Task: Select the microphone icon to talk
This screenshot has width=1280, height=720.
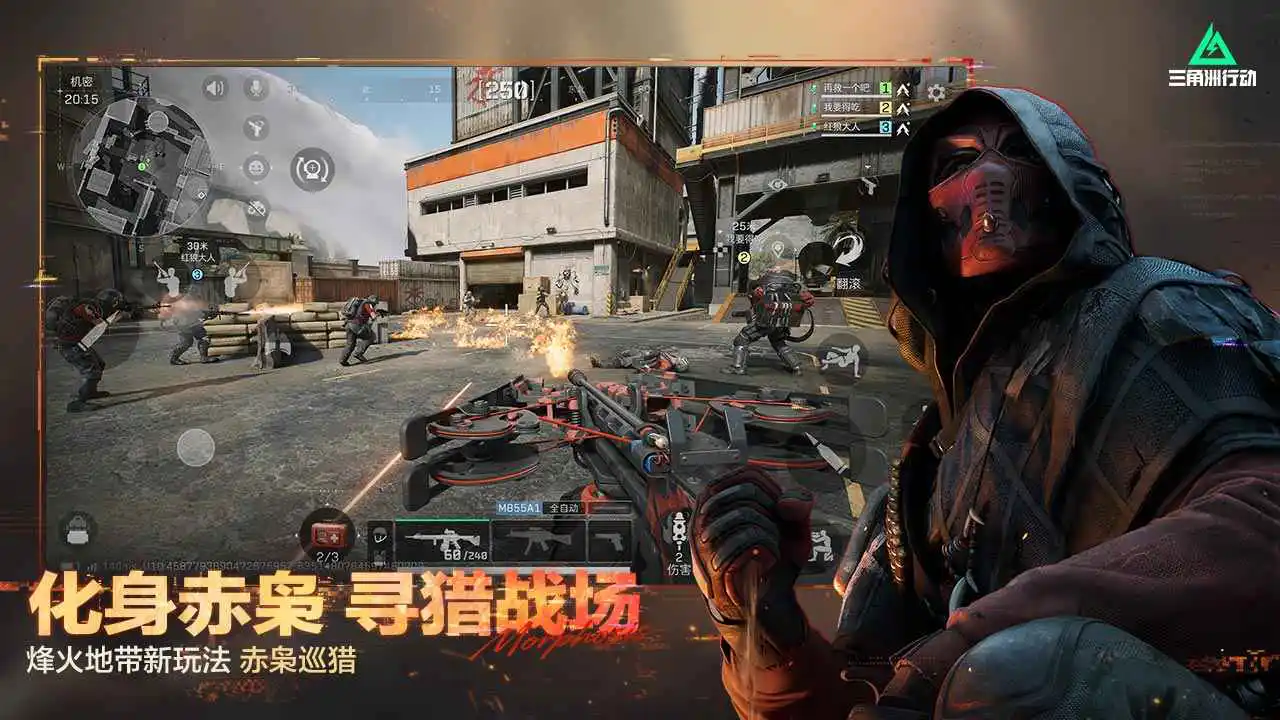Action: [x=256, y=88]
